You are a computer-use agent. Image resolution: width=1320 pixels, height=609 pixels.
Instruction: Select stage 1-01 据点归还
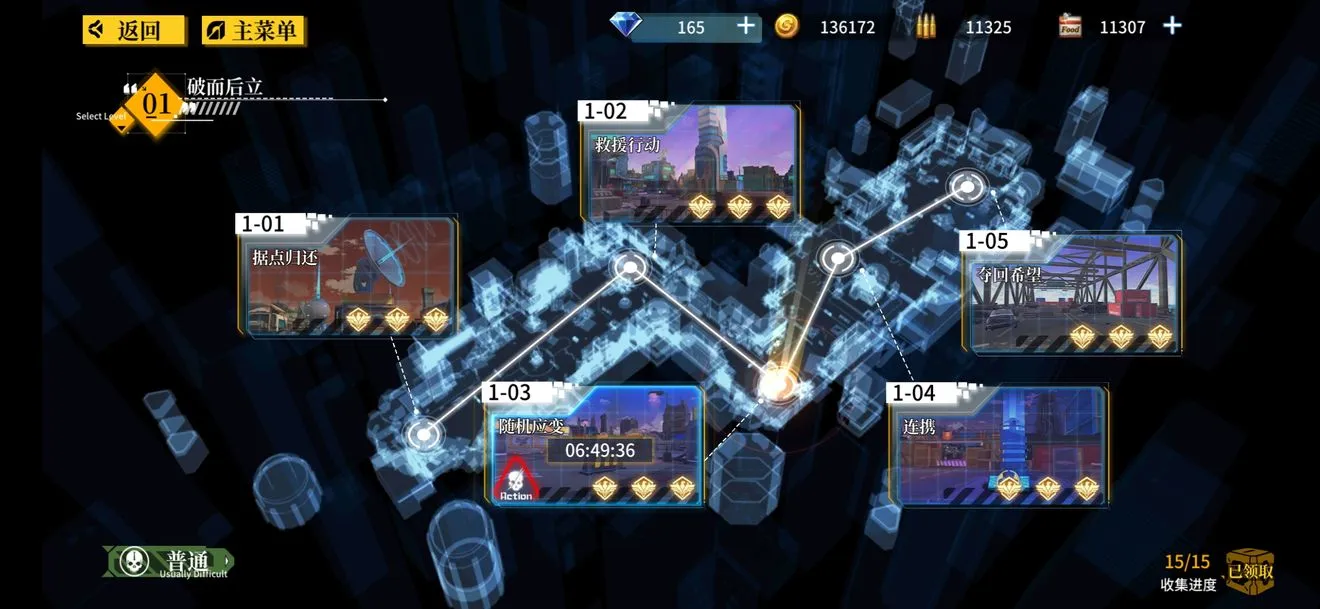point(348,276)
